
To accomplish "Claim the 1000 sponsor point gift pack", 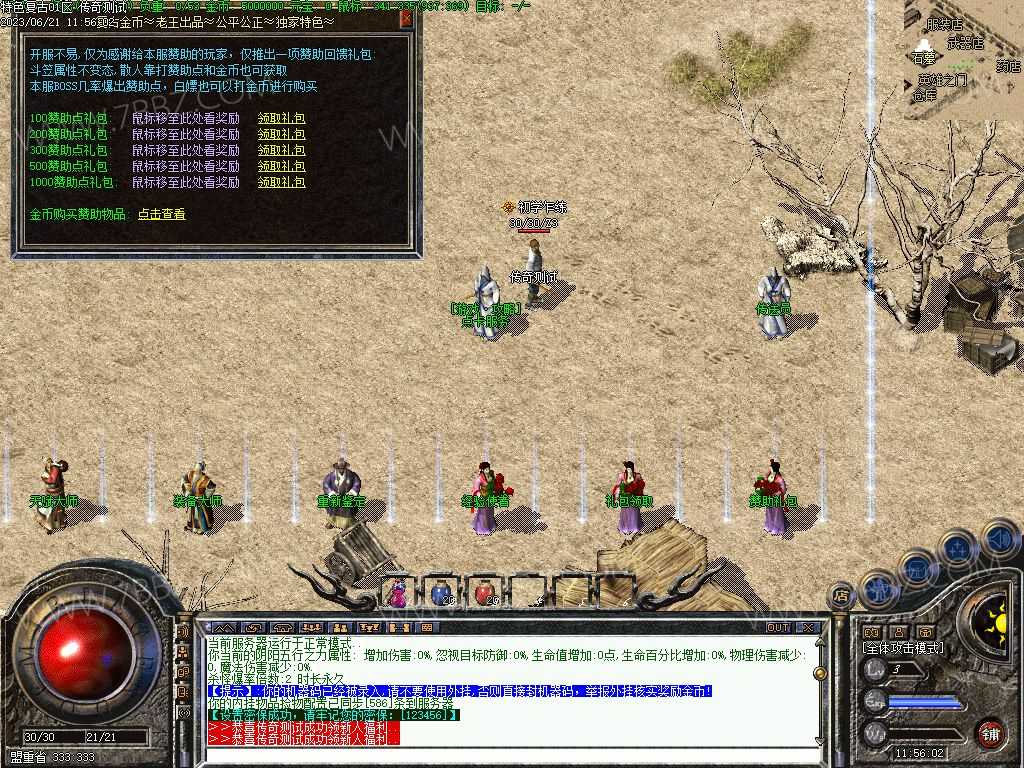I will (281, 182).
